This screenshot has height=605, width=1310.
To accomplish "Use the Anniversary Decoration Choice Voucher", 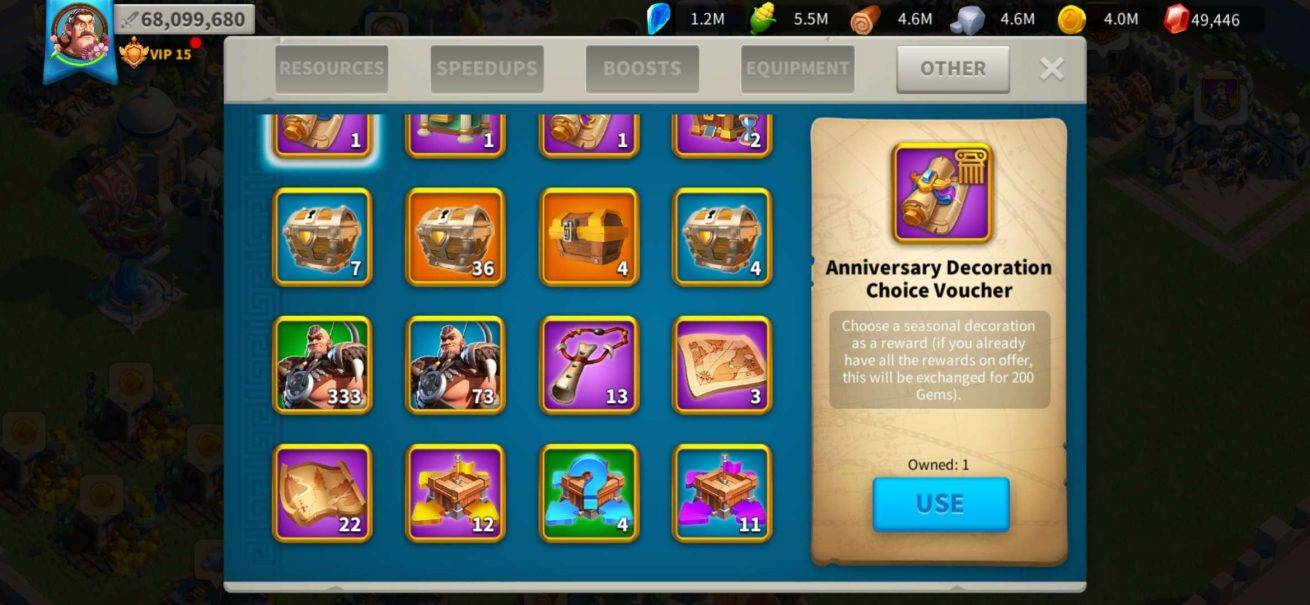I will click(940, 504).
